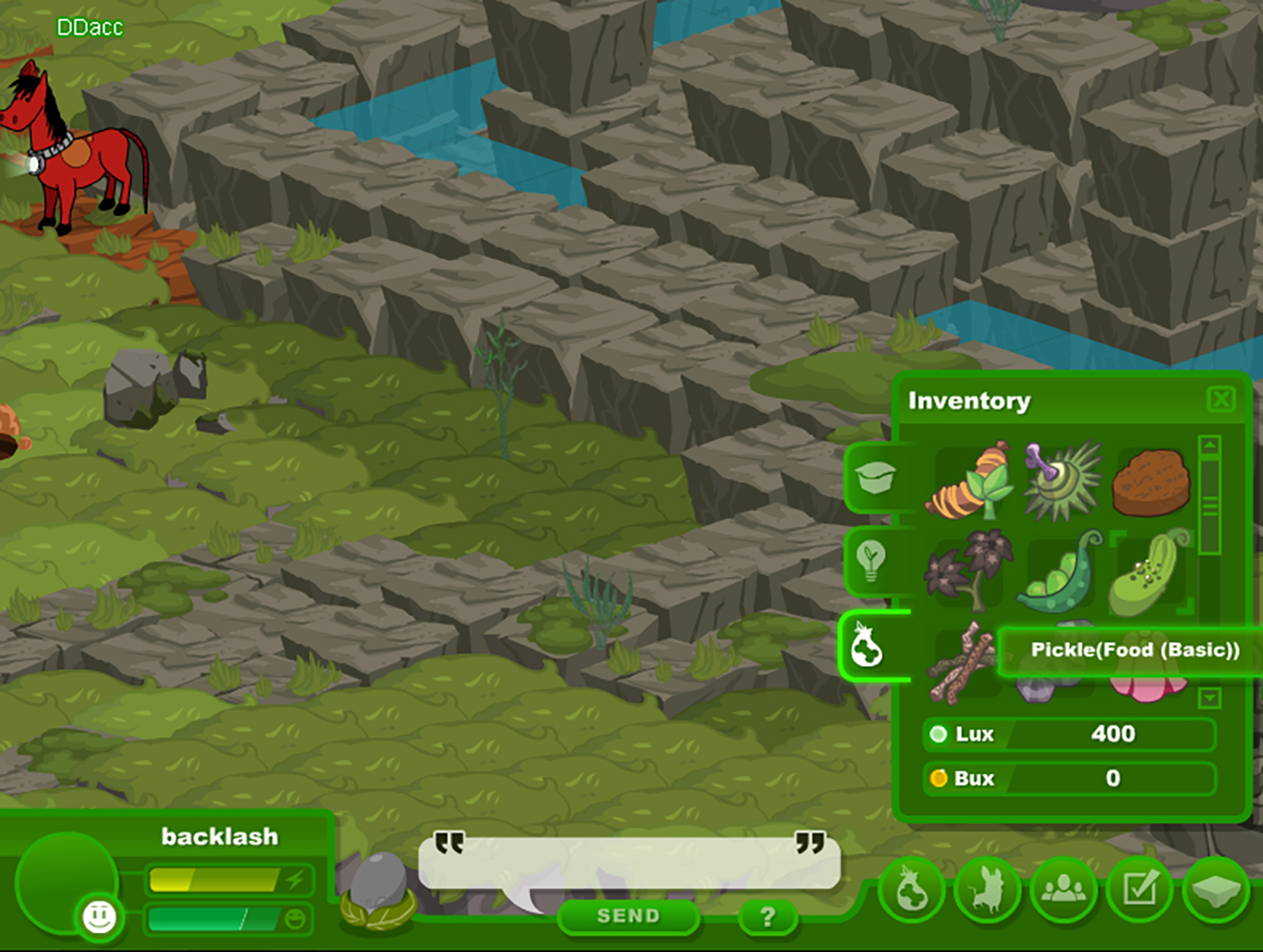This screenshot has width=1263, height=952.
Task: Send the chat message
Action: (628, 916)
